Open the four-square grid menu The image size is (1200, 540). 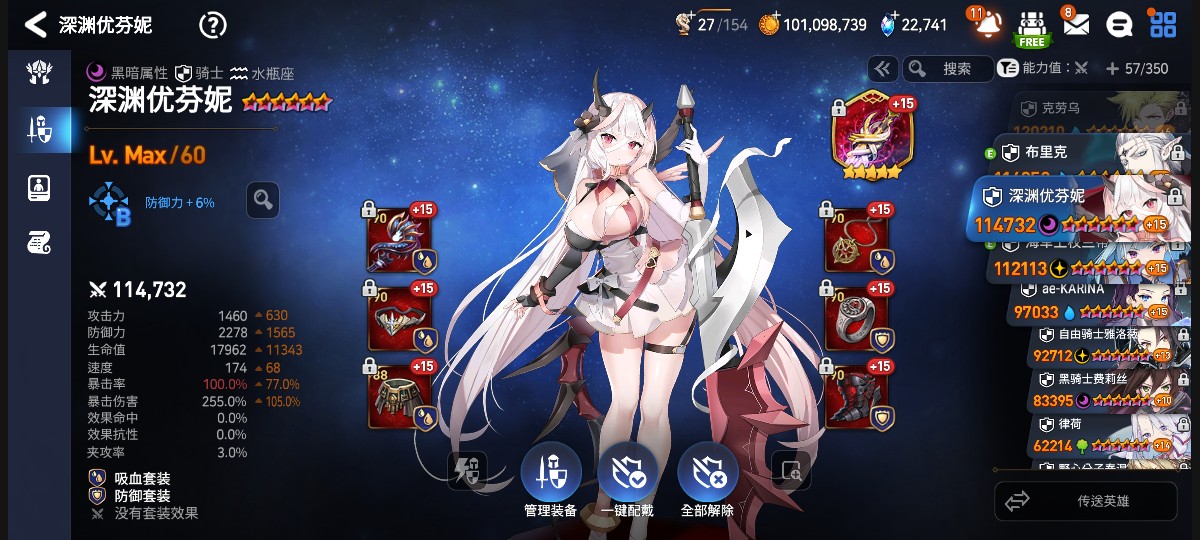[1163, 25]
